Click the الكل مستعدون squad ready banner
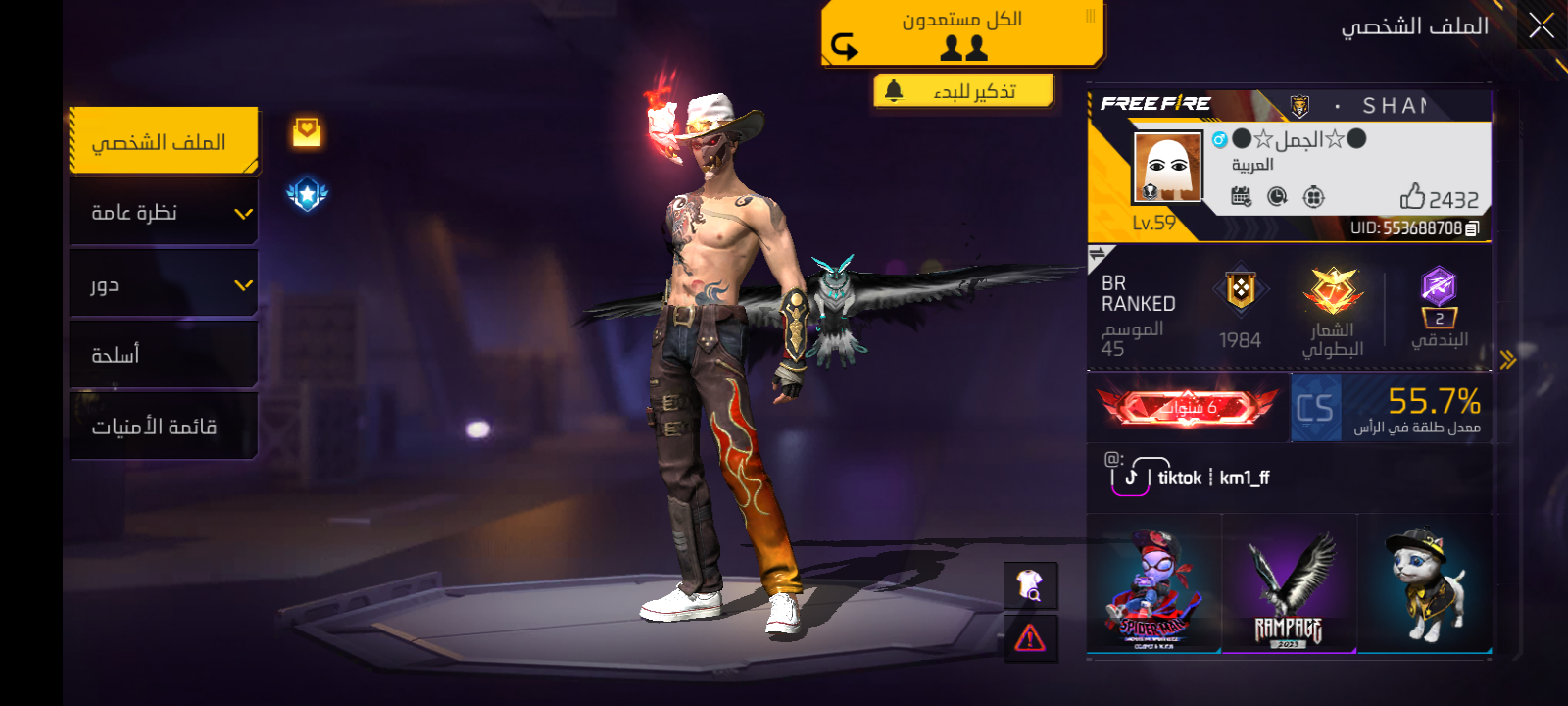This screenshot has width=1568, height=706. tap(962, 33)
